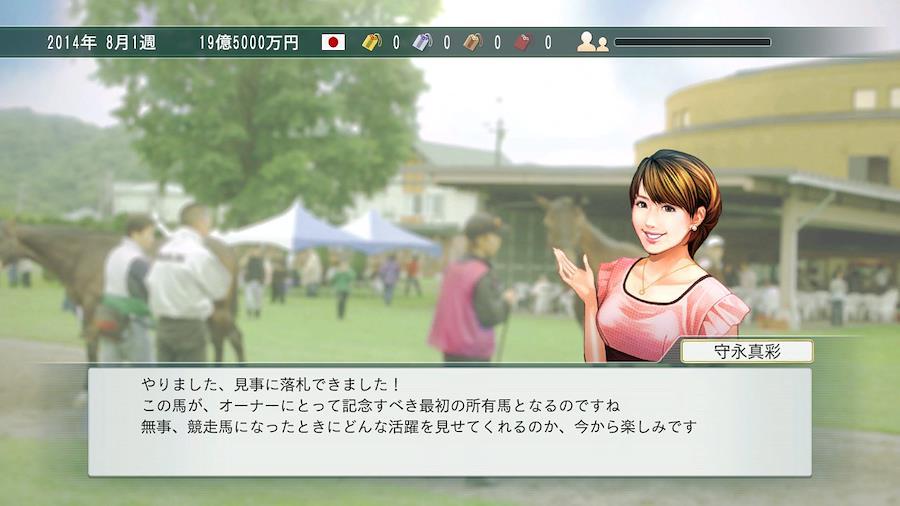Advance the dialogue text box

(x=449, y=421)
